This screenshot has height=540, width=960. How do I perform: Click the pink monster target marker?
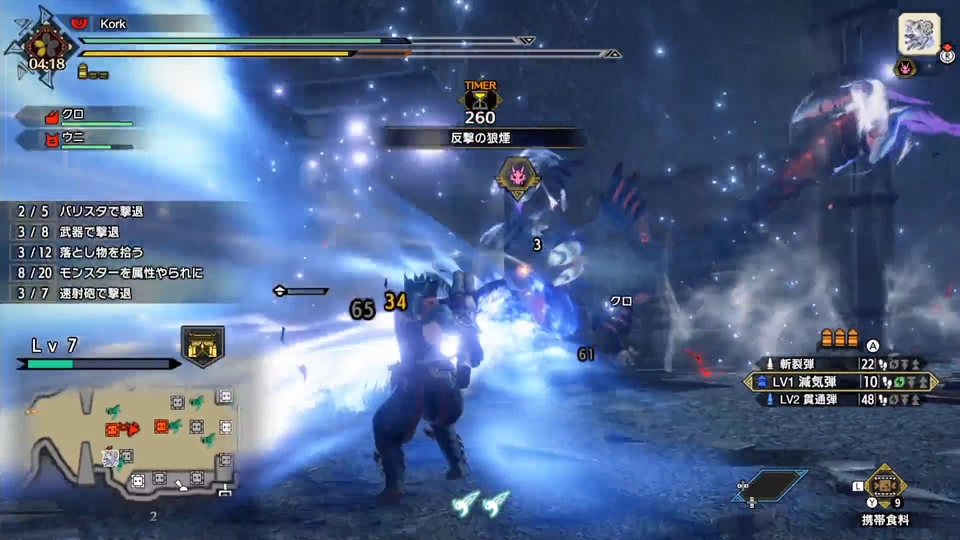click(517, 177)
